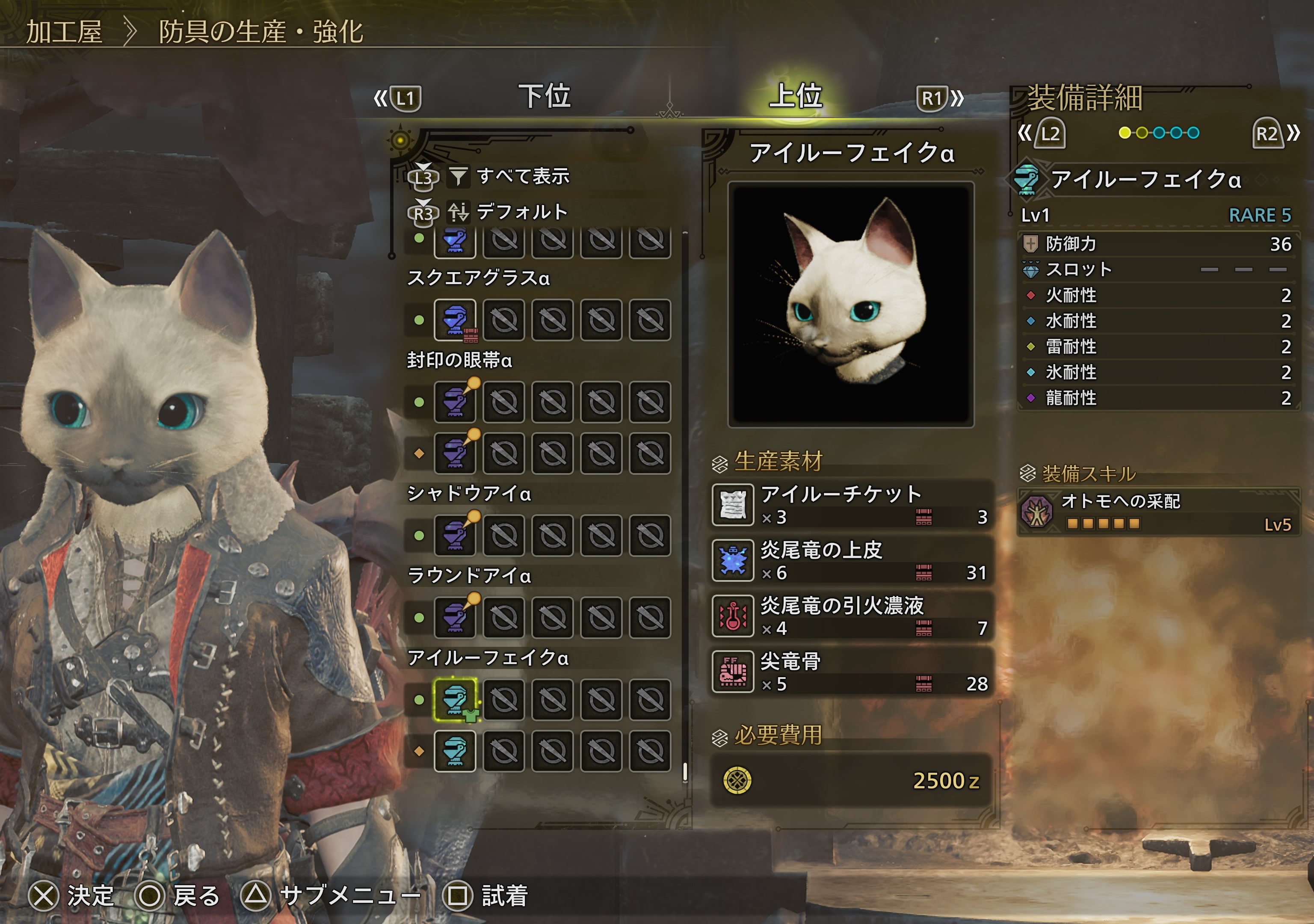Click the first yellow page dot in 装備詳細
The image size is (1314, 924).
(x=1125, y=133)
